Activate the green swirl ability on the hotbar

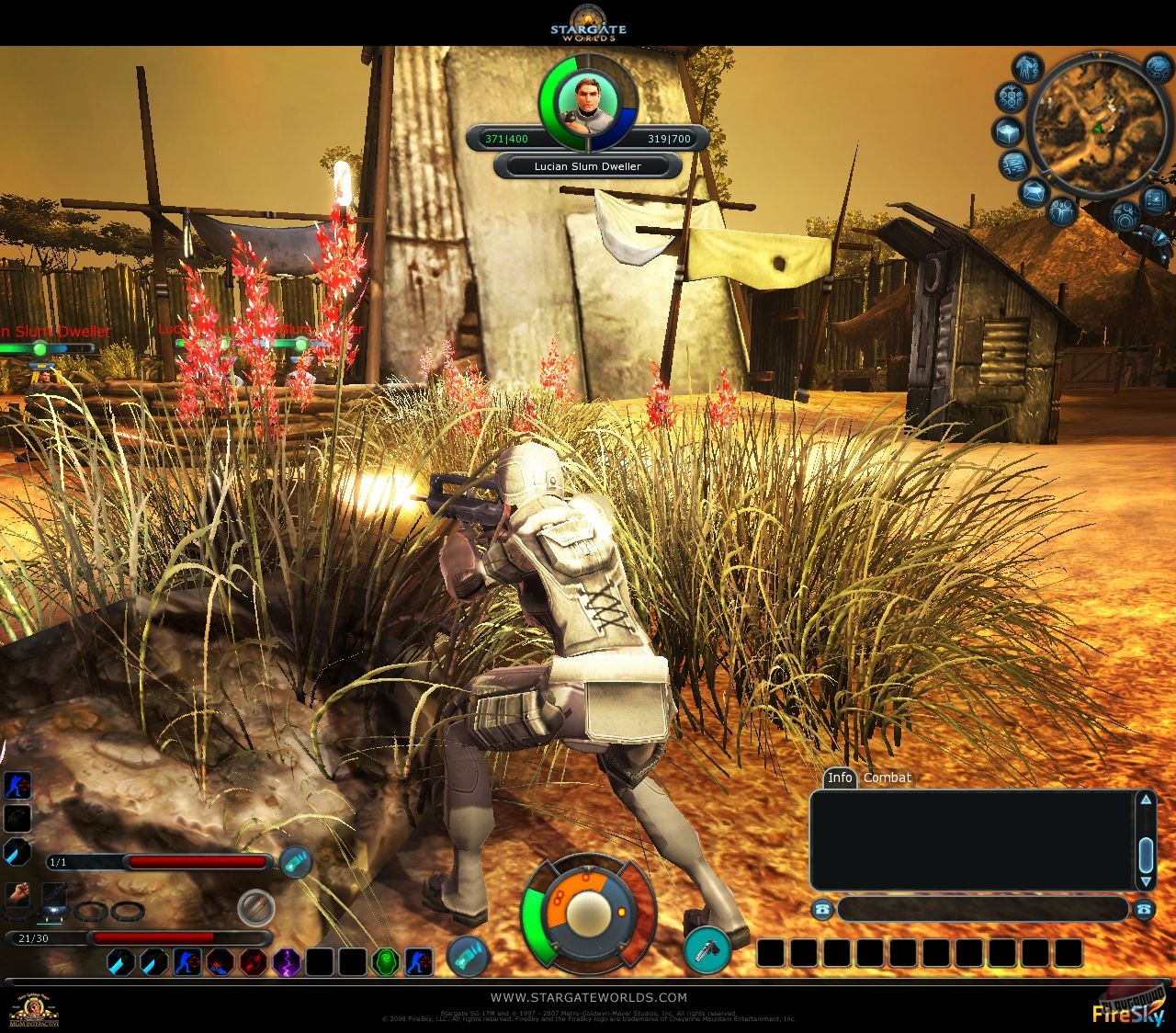pos(386,959)
